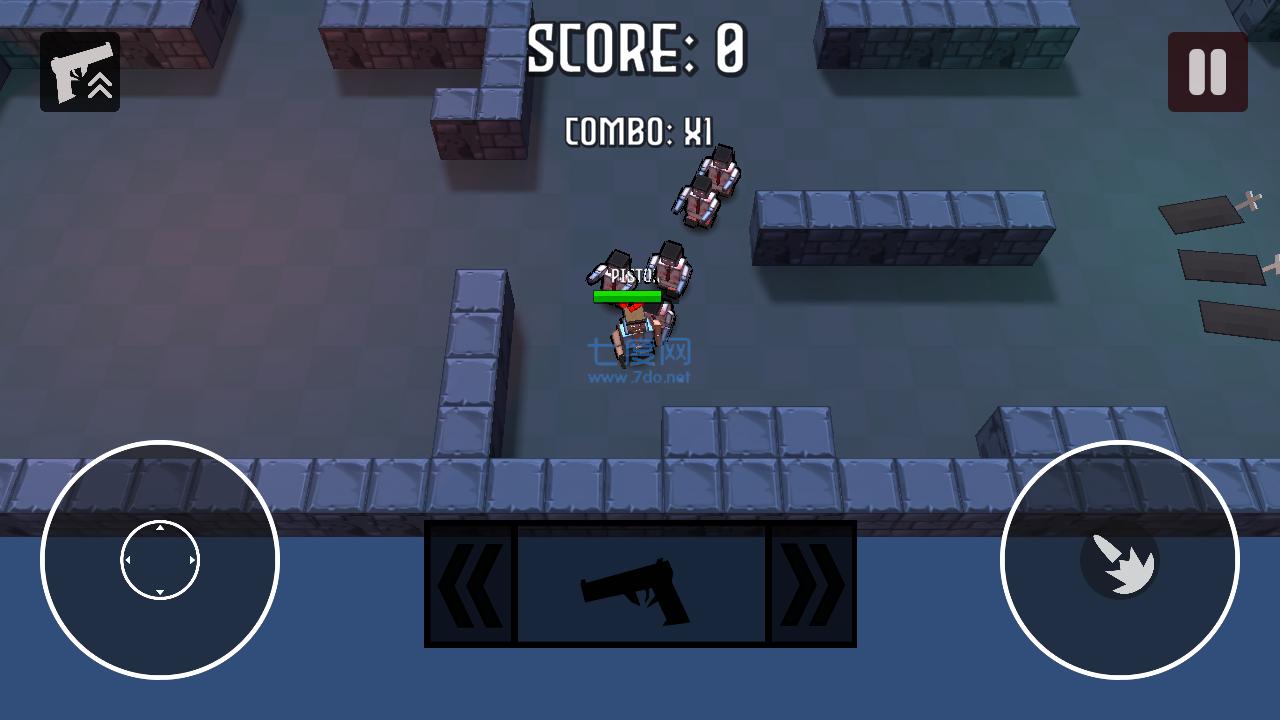Tap the pause icon's vertical bars

pos(1207,73)
